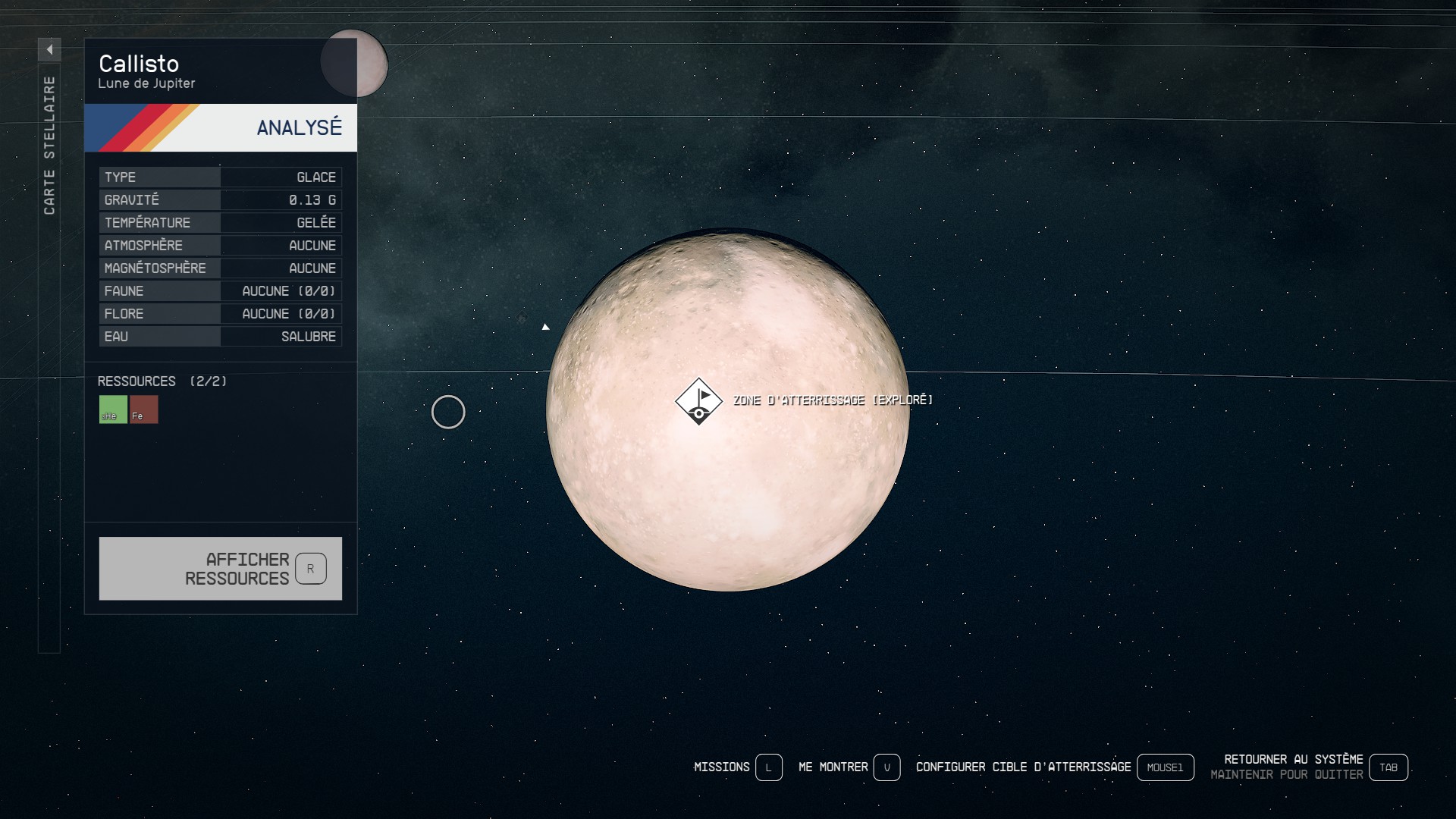Select the landing zone marker on Callisto
This screenshot has height=819, width=1456.
click(x=698, y=401)
